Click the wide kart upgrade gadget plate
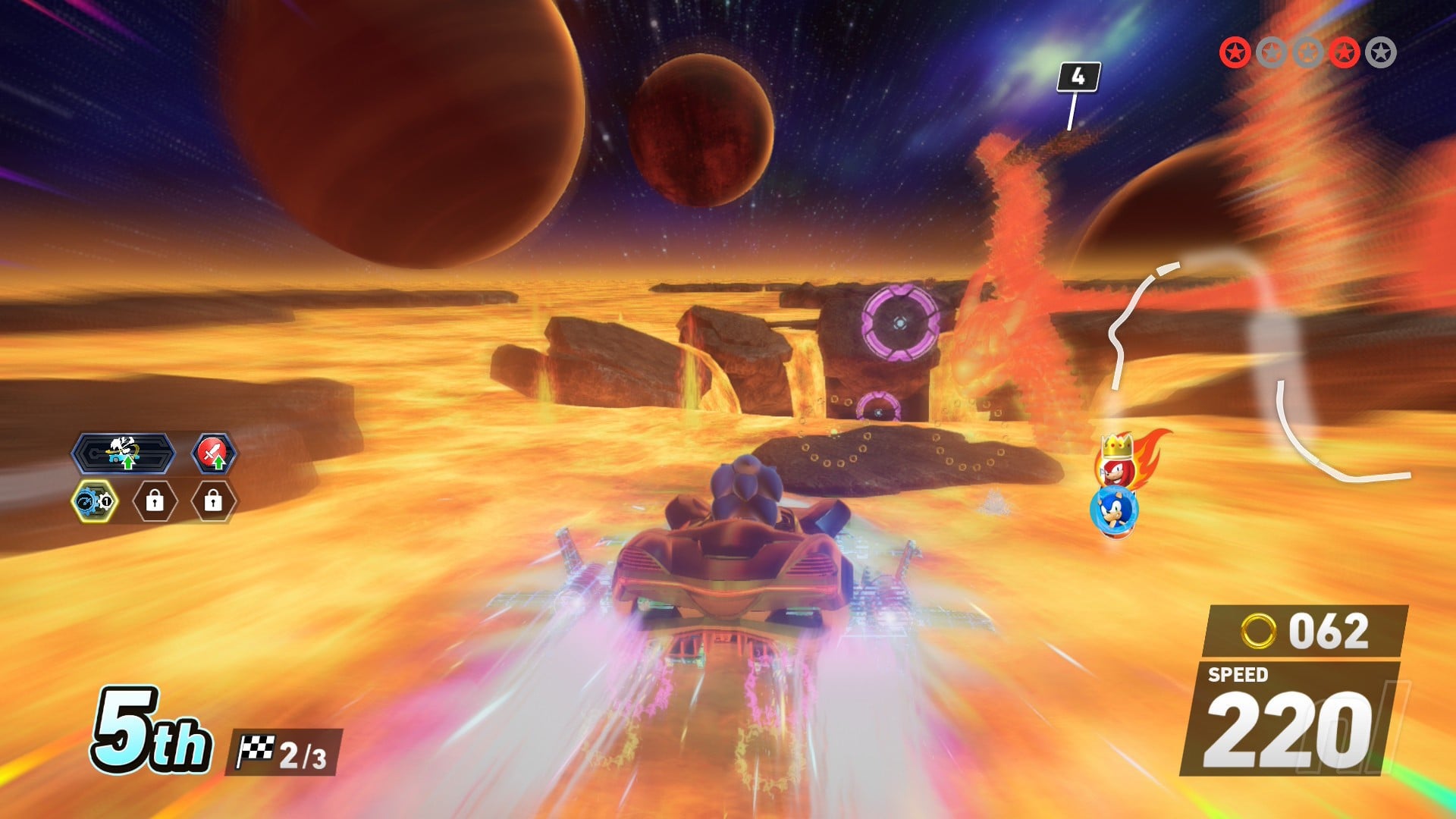Image resolution: width=1456 pixels, height=819 pixels. click(x=124, y=453)
